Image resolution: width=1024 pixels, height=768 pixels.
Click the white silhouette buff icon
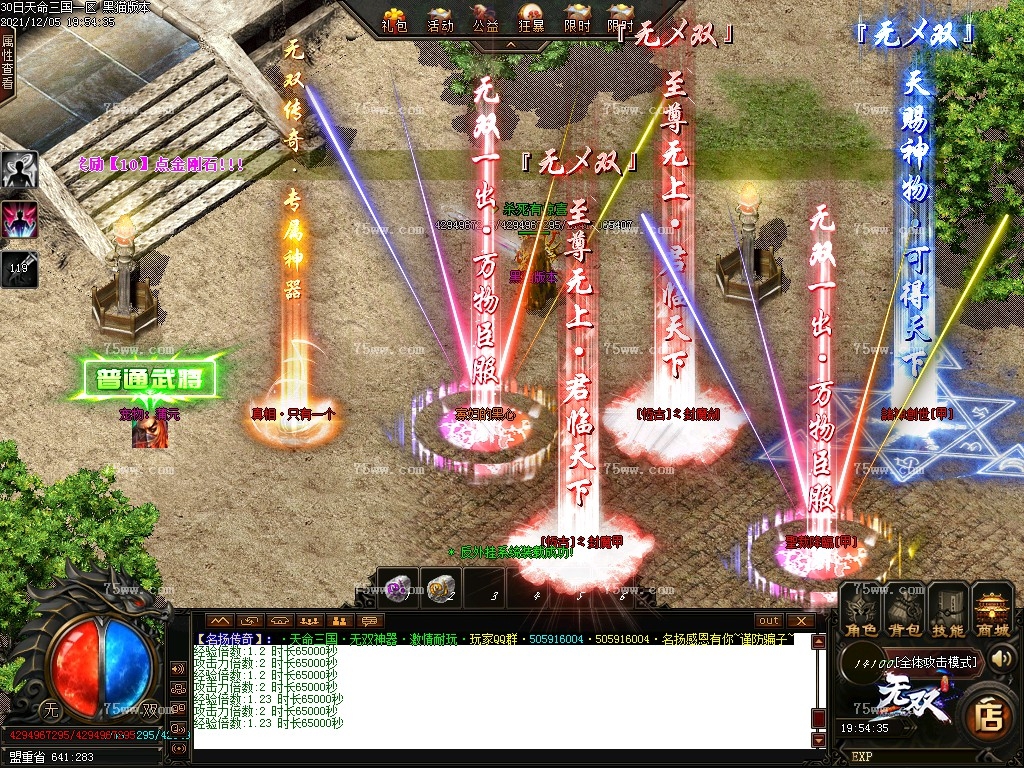click(20, 170)
